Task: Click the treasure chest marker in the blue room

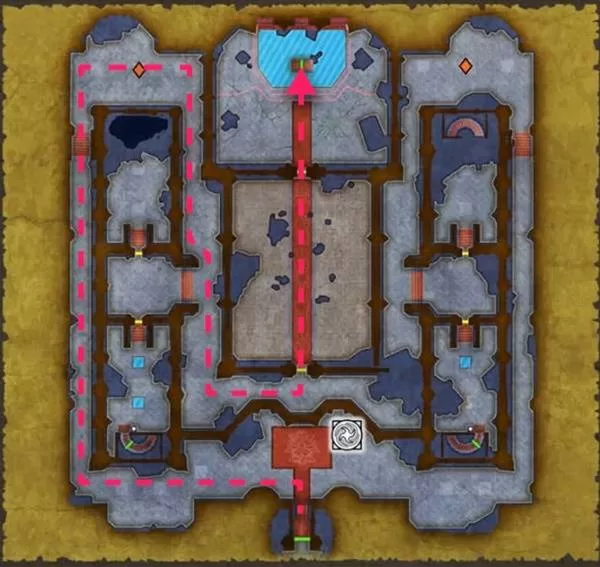Action: [x=300, y=65]
